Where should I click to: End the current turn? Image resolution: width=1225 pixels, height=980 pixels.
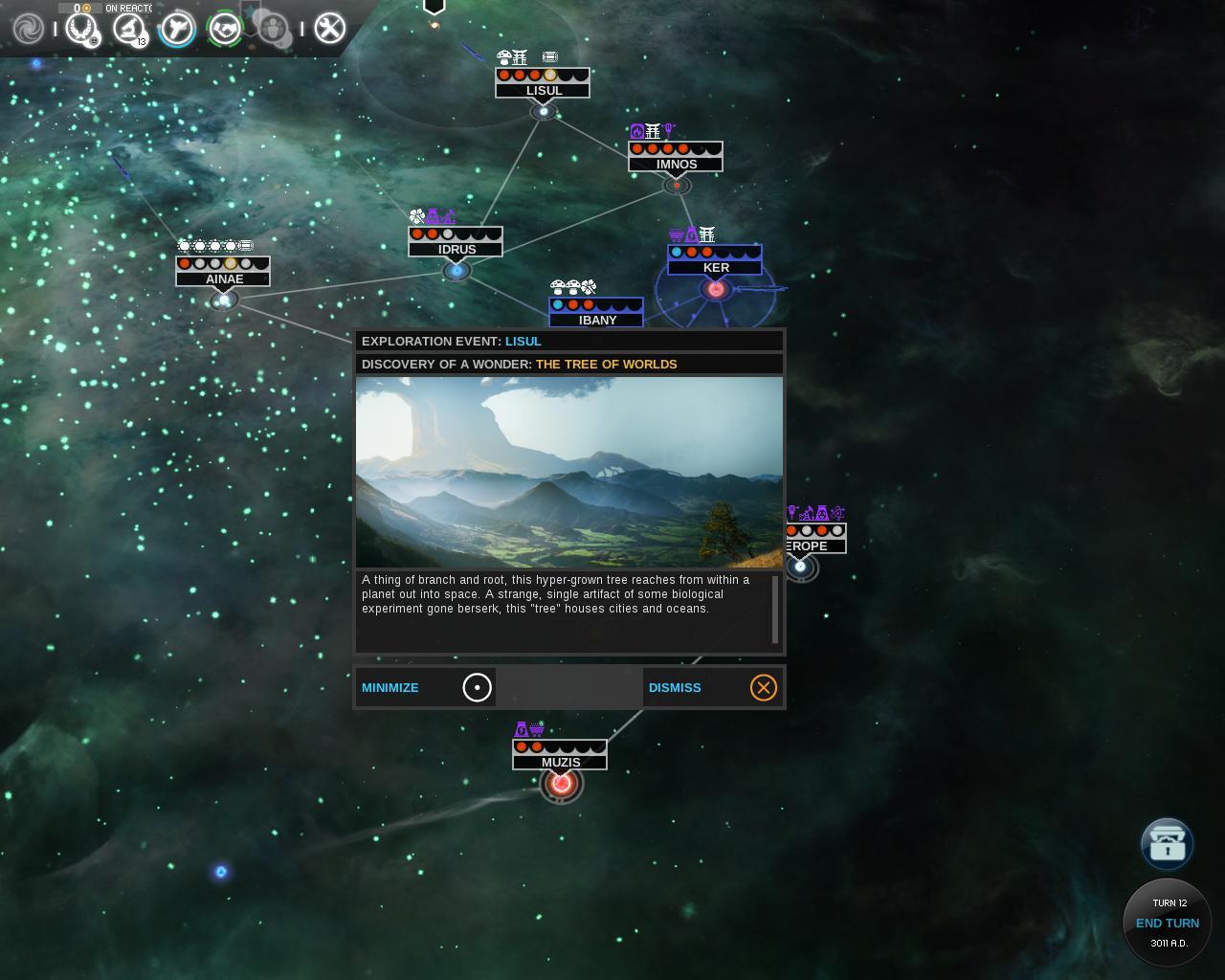[1167, 923]
